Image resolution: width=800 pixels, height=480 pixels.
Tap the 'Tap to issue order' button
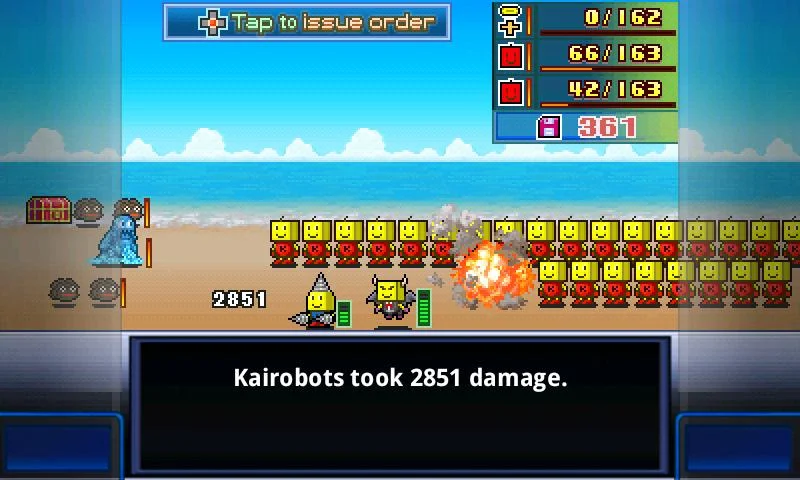pyautogui.click(x=306, y=22)
